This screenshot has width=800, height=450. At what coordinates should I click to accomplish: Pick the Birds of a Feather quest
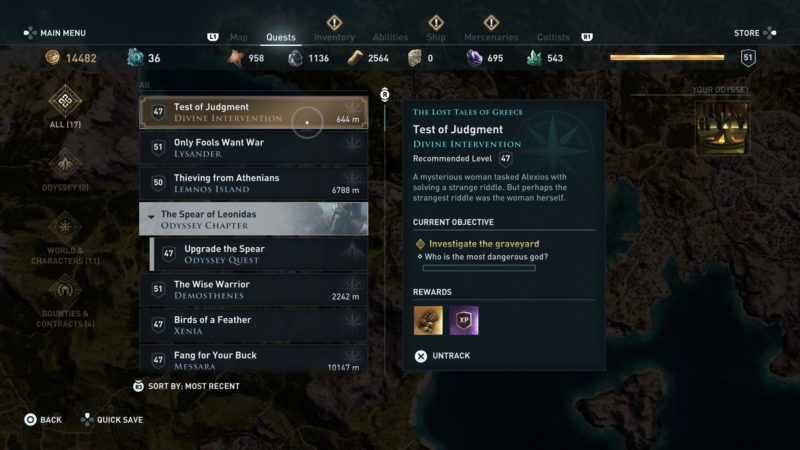coord(253,325)
